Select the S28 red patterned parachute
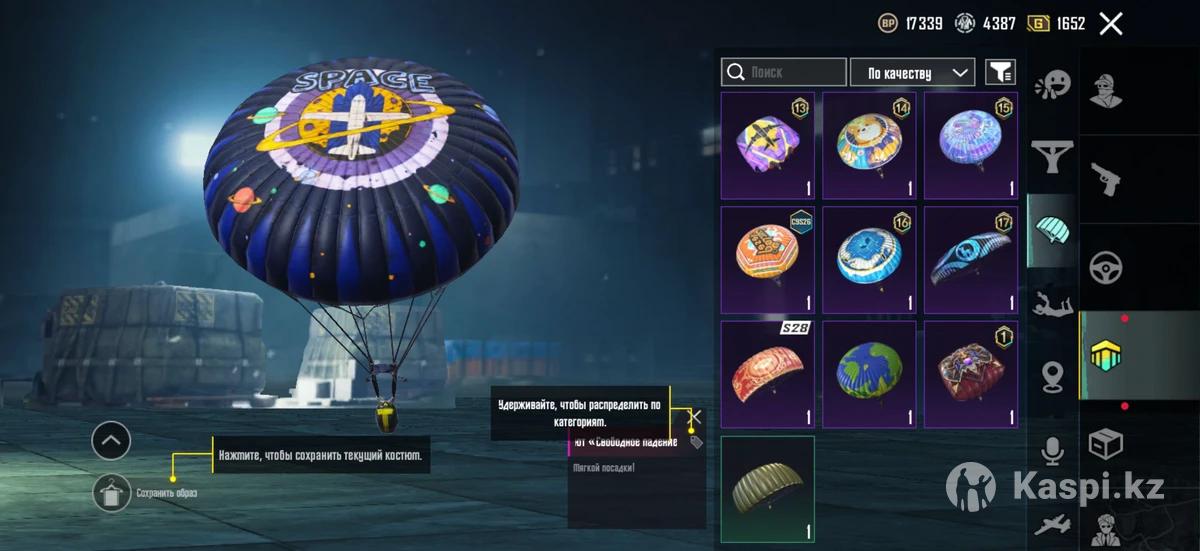The height and width of the screenshot is (551, 1200). tap(767, 374)
